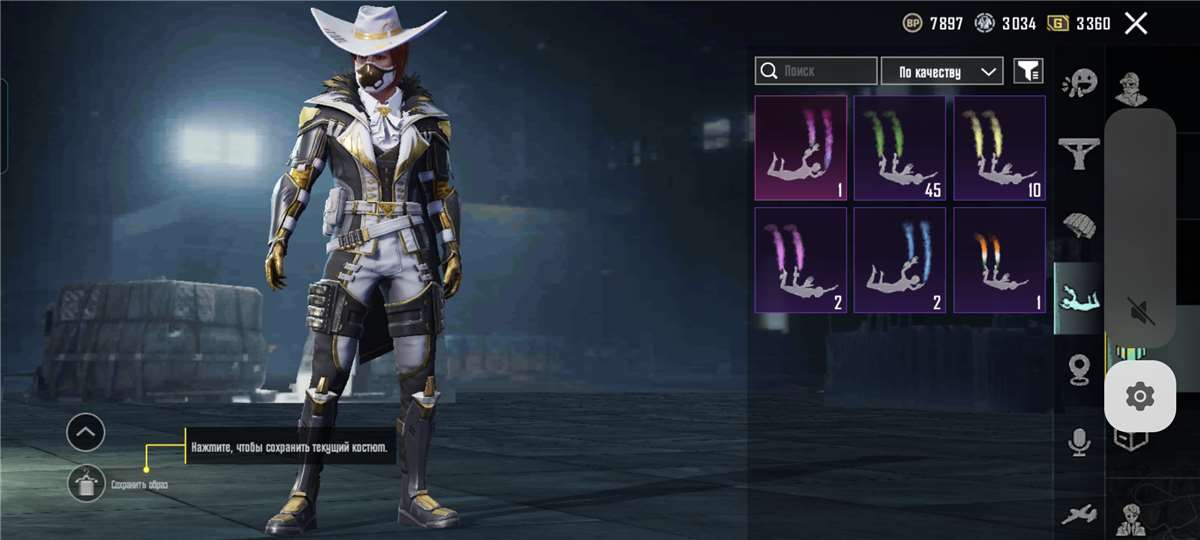This screenshot has width=1200, height=540.
Task: Switch to the map pin marker tab
Action: [x=1079, y=368]
